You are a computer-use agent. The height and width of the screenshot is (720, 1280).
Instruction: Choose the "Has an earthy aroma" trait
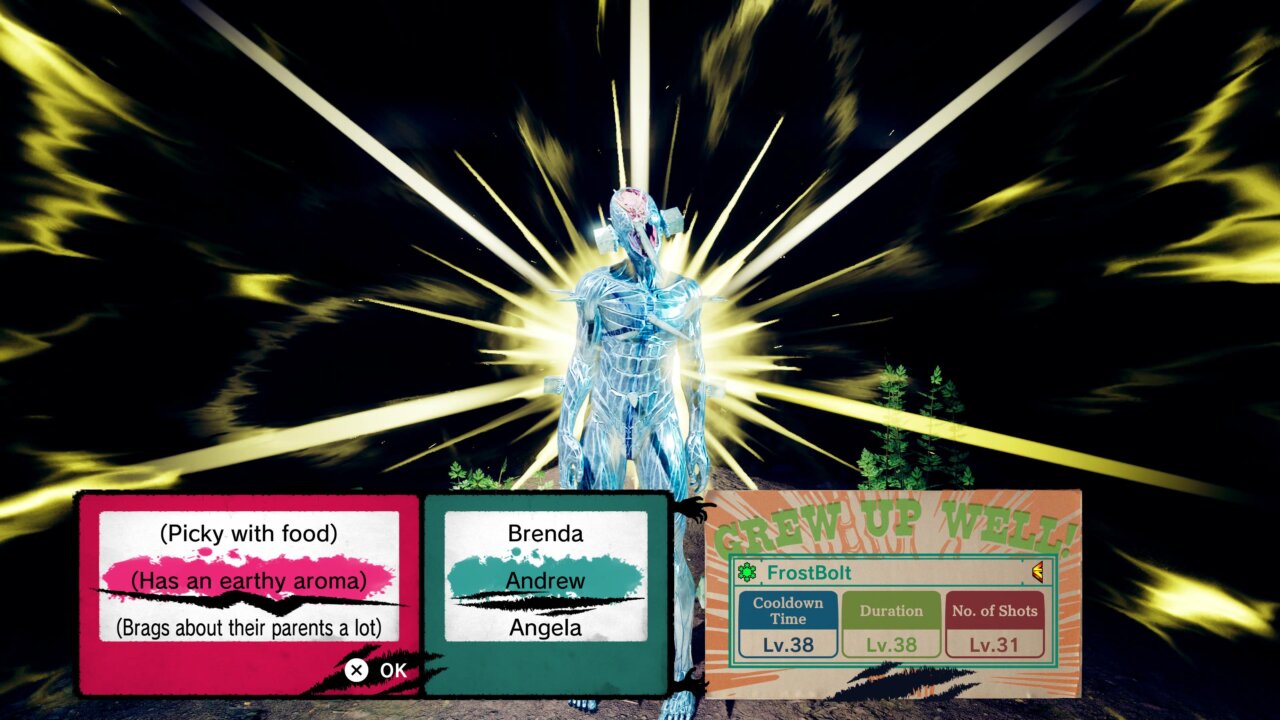(x=249, y=580)
